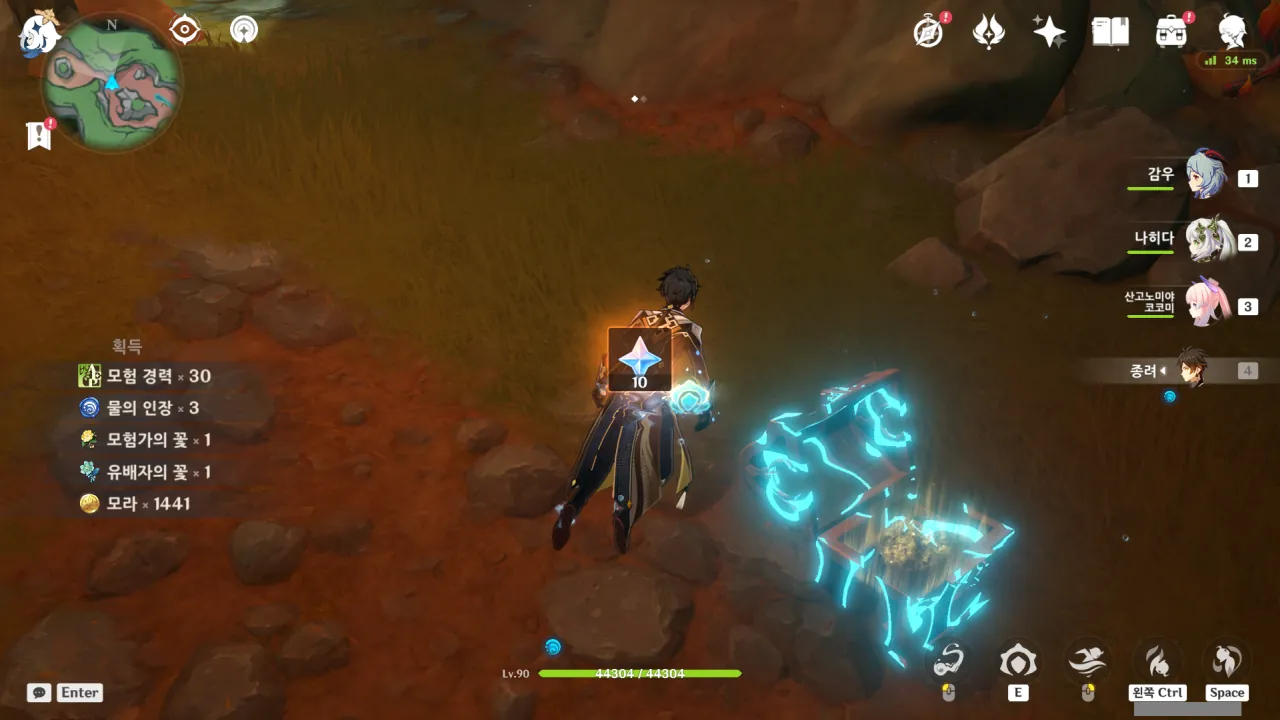Open the battle pass icon

(x=989, y=32)
